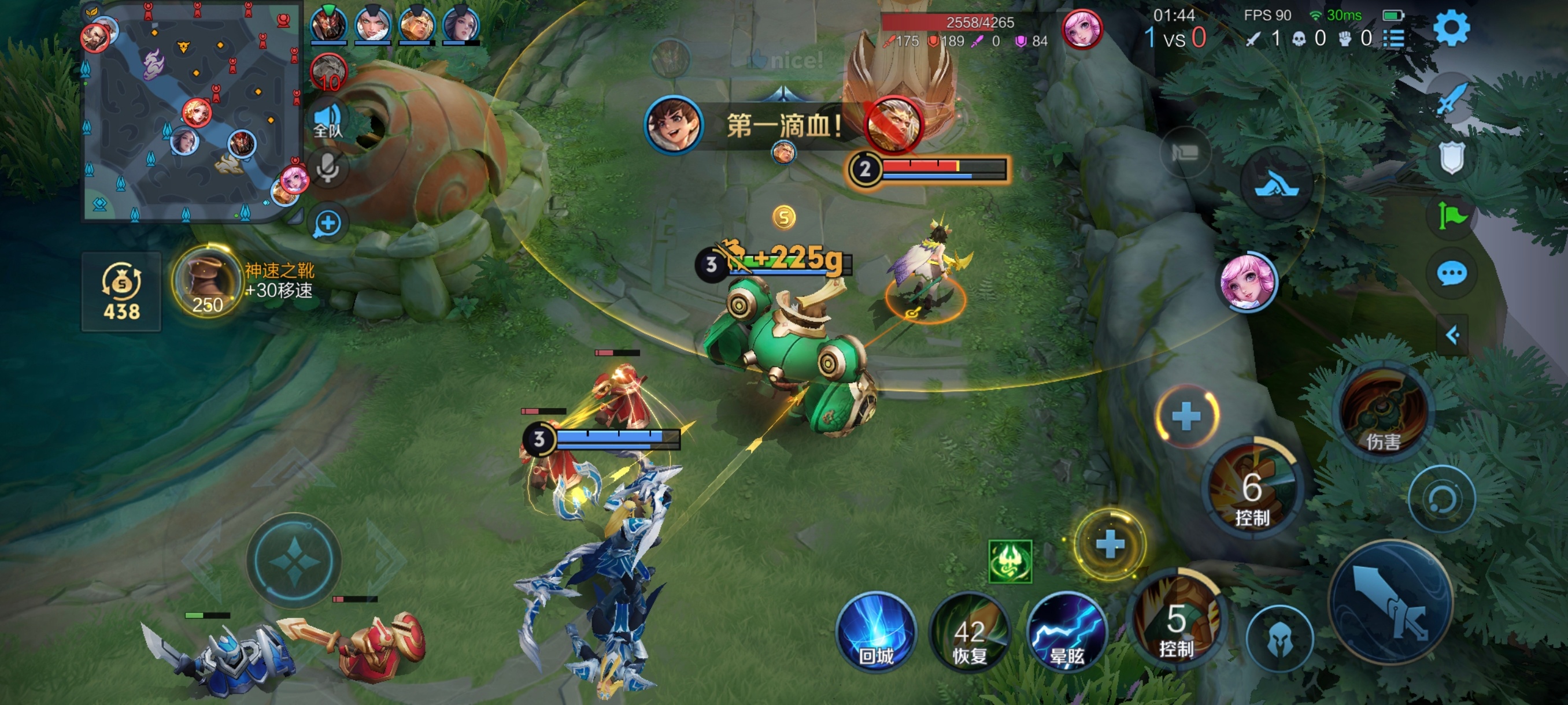Open the quick chat speech bubble
Image resolution: width=1568 pixels, height=705 pixels.
tap(1452, 273)
